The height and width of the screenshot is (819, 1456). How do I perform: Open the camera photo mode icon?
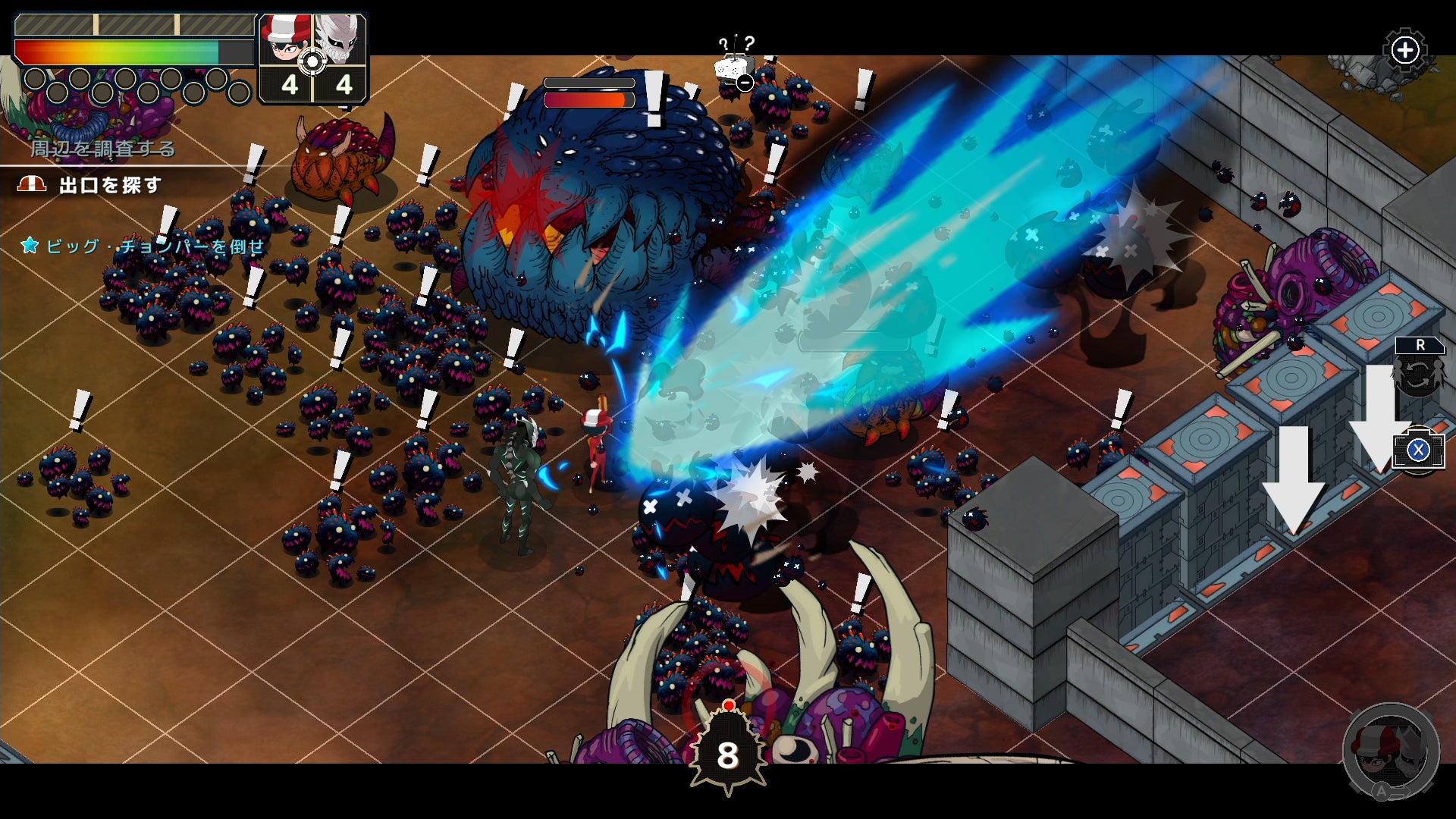click(x=1417, y=450)
